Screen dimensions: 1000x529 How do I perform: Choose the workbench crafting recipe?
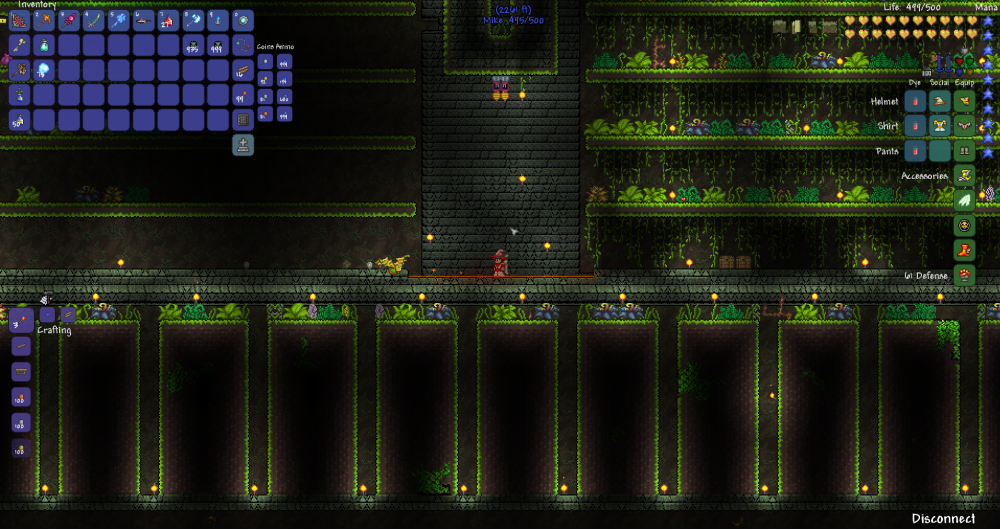coord(20,372)
